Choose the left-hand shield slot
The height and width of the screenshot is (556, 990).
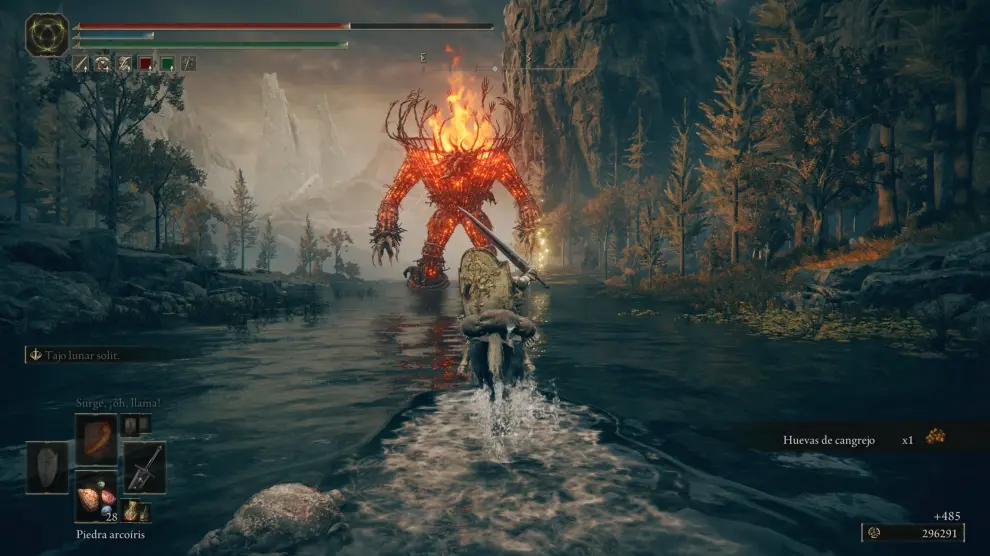click(47, 467)
